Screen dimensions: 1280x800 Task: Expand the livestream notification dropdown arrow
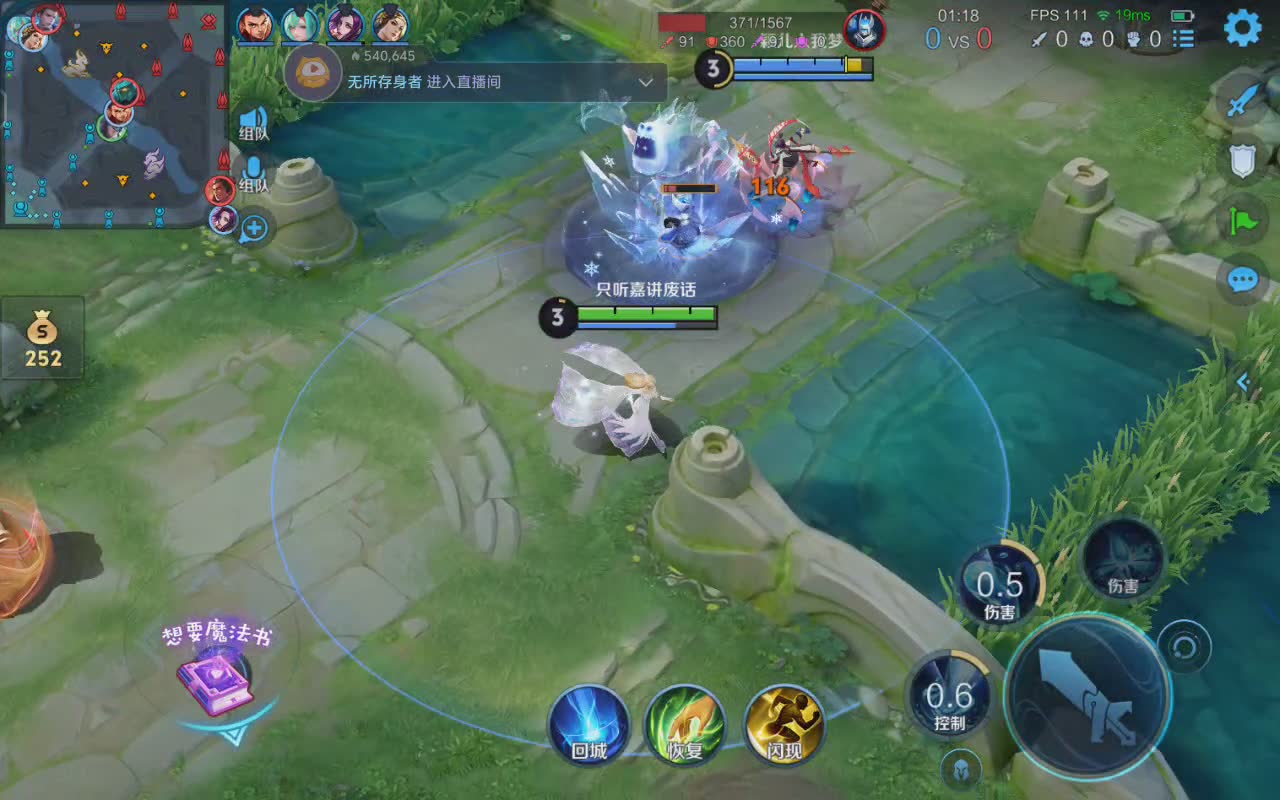coord(646,83)
